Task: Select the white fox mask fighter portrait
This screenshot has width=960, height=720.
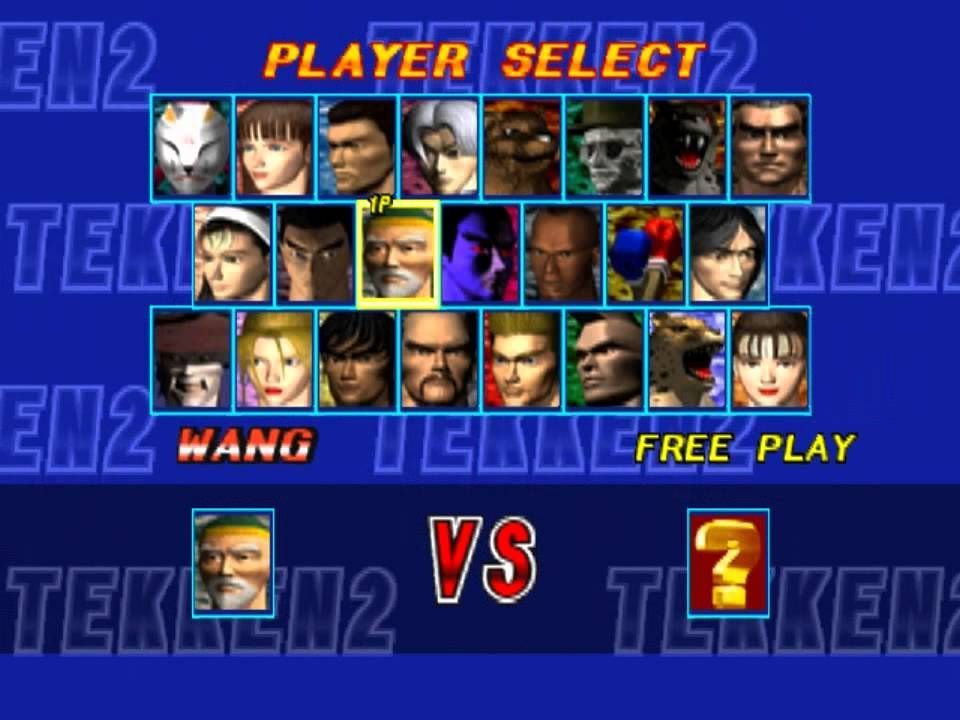Action: pyautogui.click(x=193, y=148)
